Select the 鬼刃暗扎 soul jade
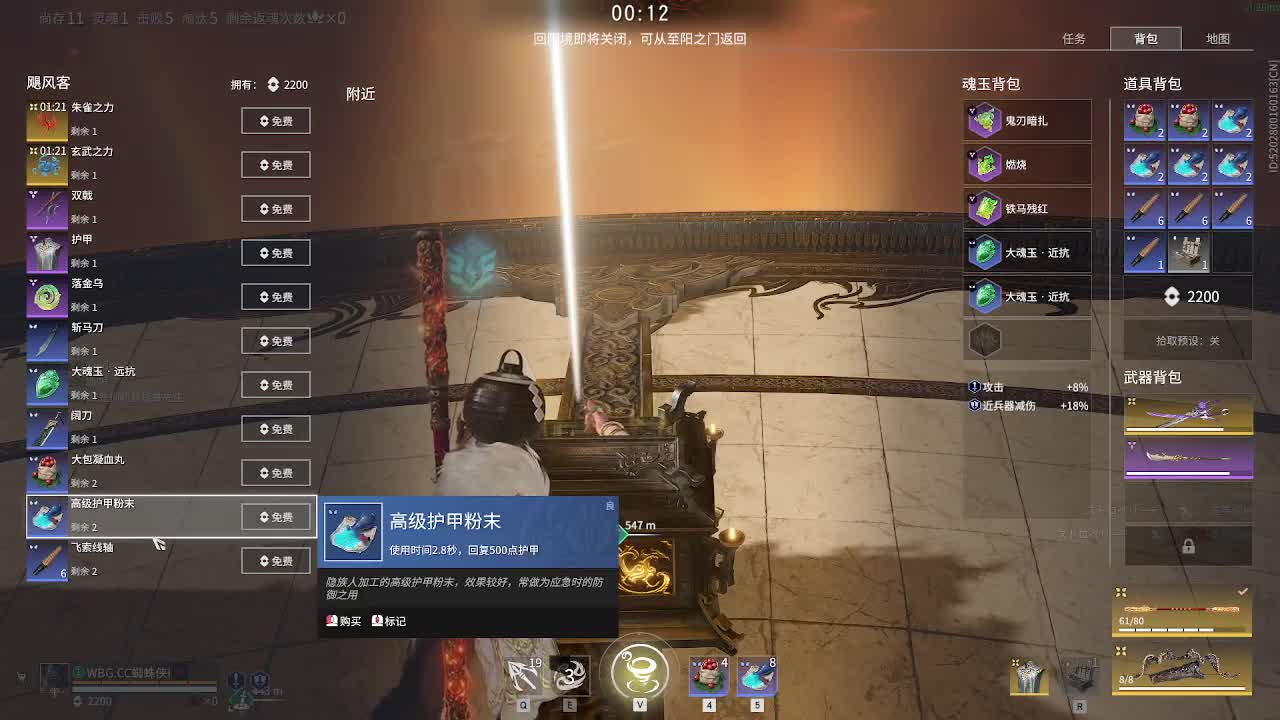This screenshot has height=720, width=1280. coord(1027,120)
